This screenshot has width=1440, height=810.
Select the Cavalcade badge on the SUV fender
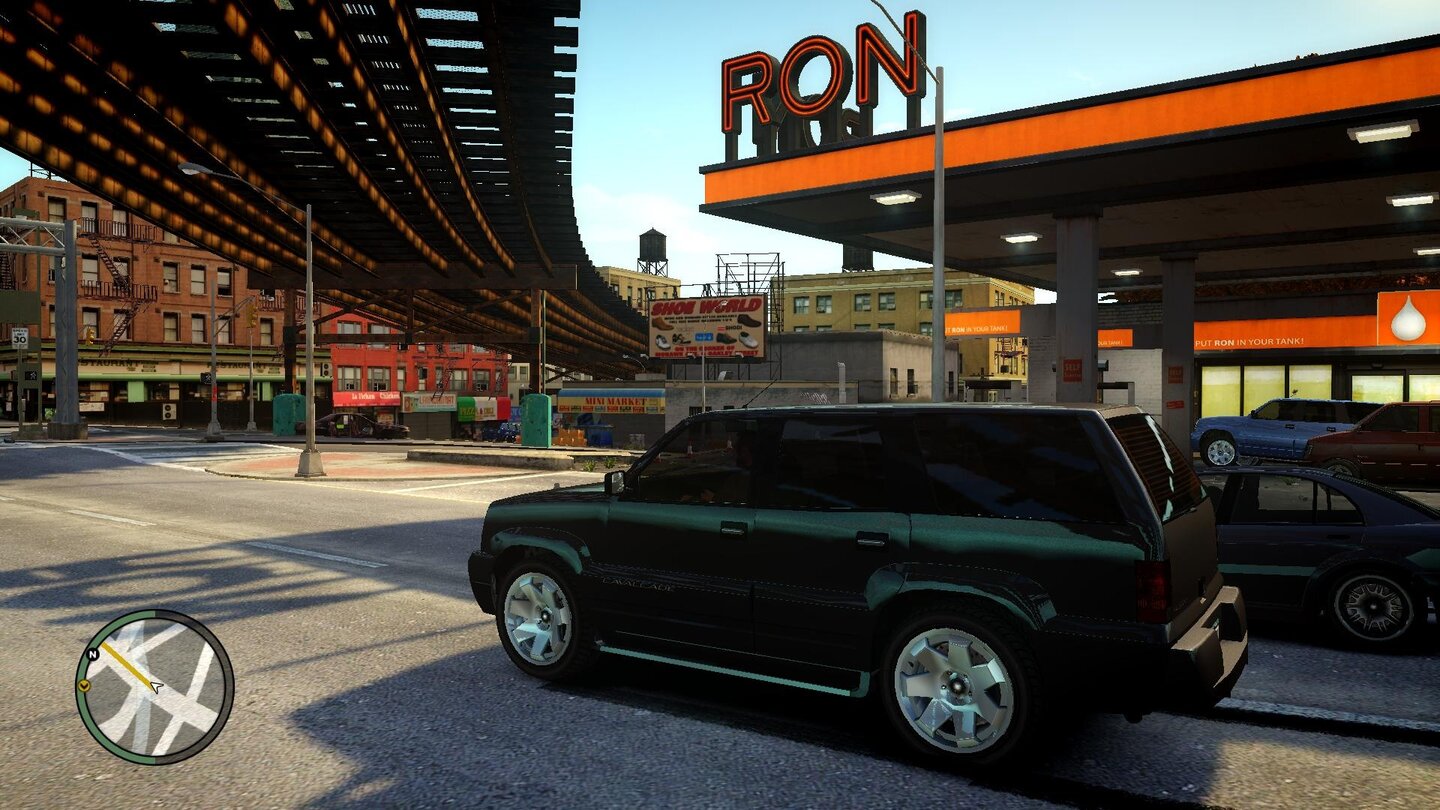pyautogui.click(x=637, y=583)
